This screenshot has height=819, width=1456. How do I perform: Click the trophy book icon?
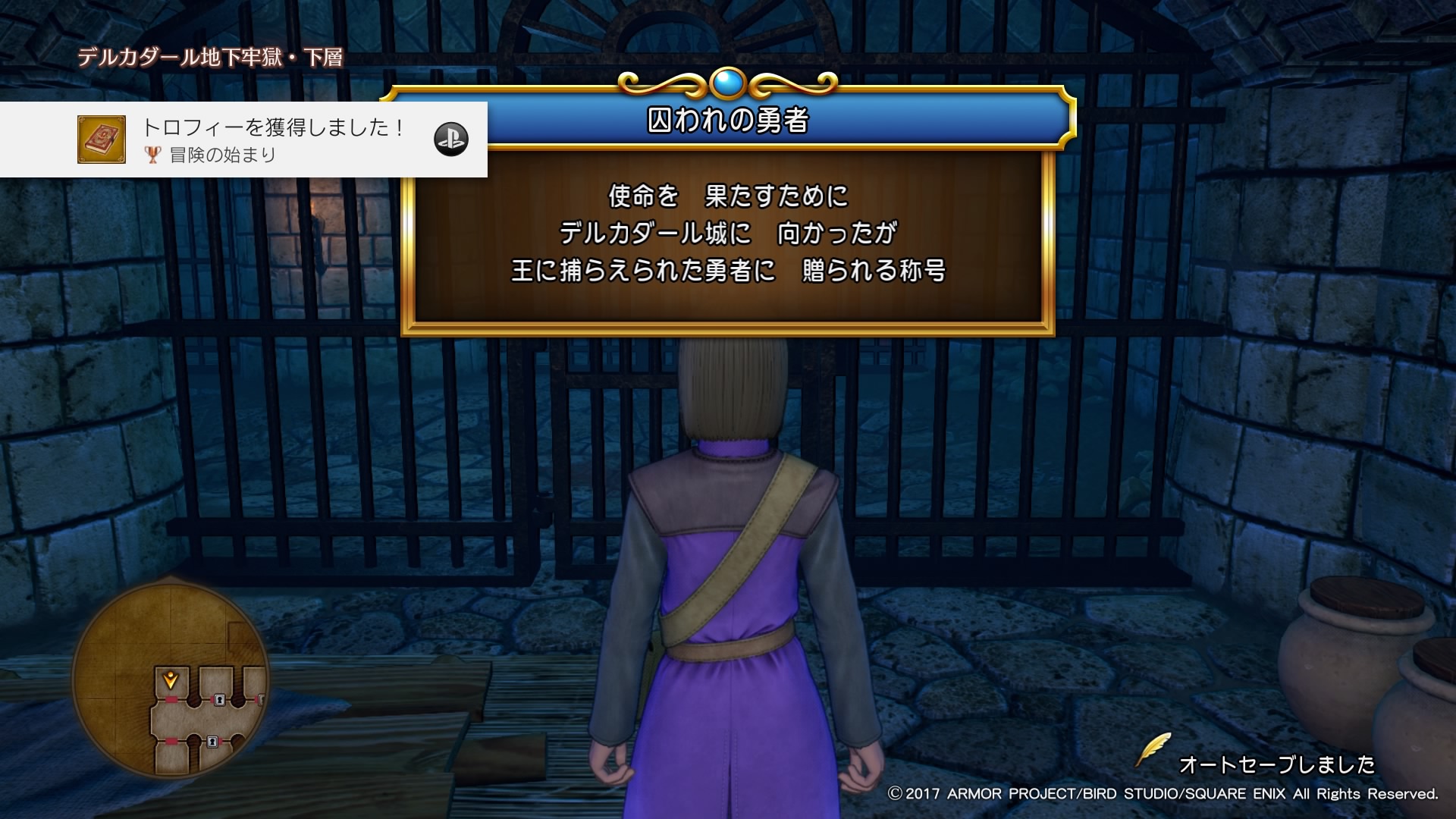click(x=102, y=140)
